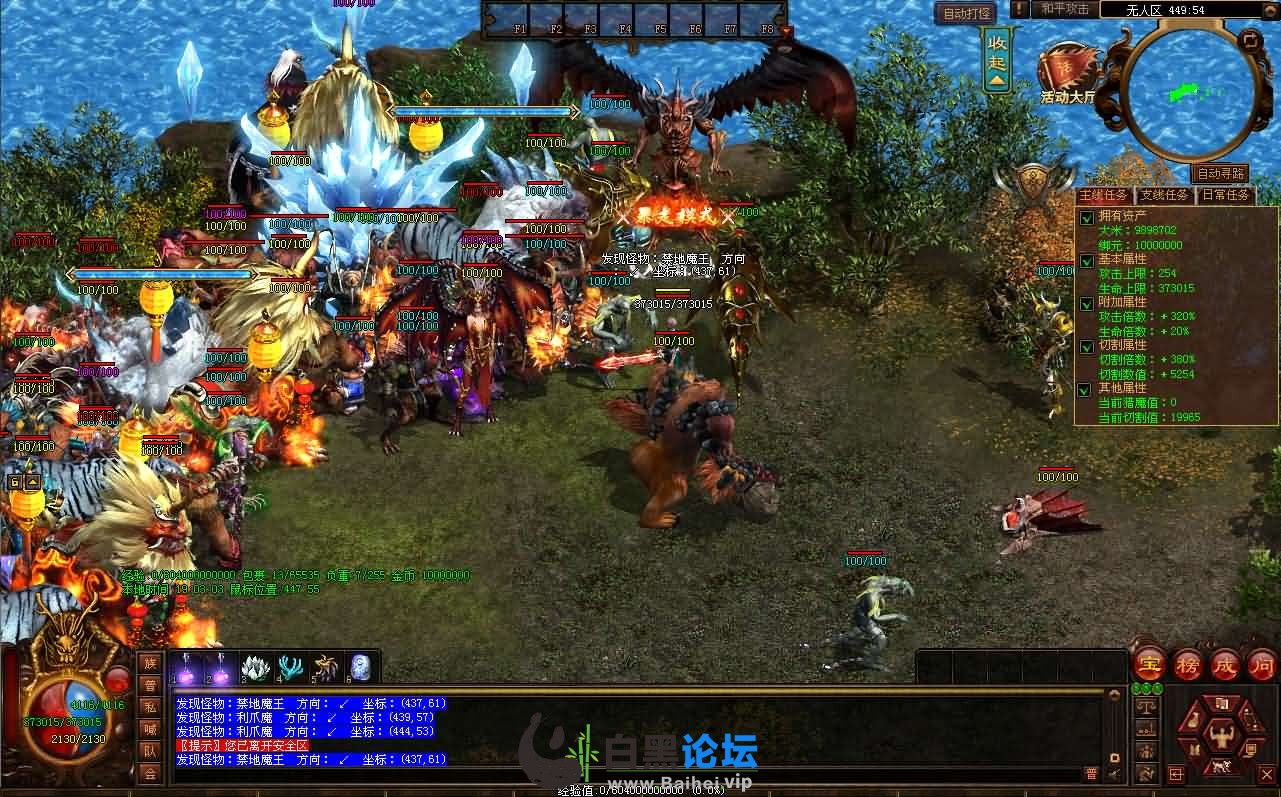
Task: Use the blue coral item in slot 4
Action: [x=291, y=667]
